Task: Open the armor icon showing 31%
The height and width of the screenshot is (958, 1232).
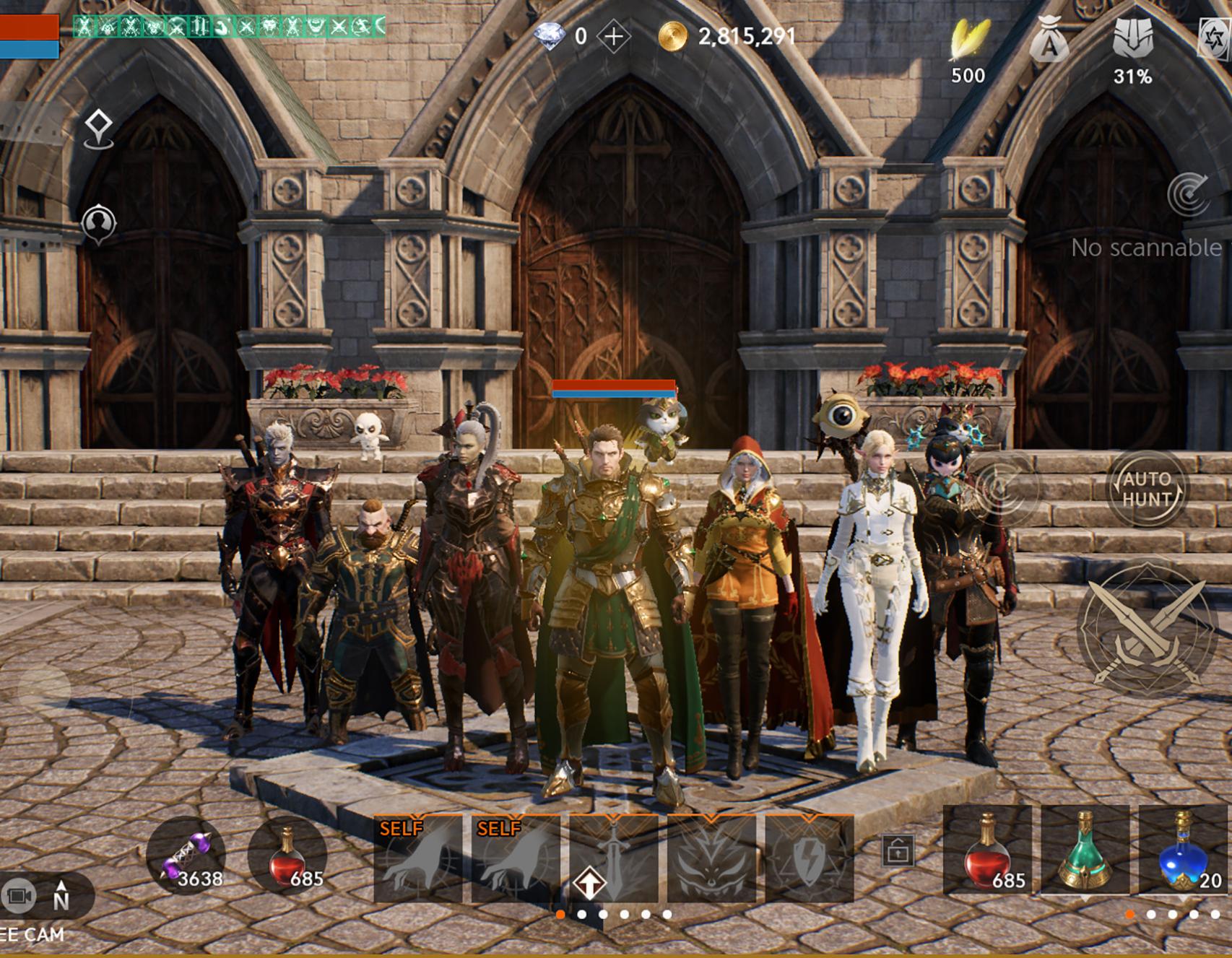Action: 1132,39
